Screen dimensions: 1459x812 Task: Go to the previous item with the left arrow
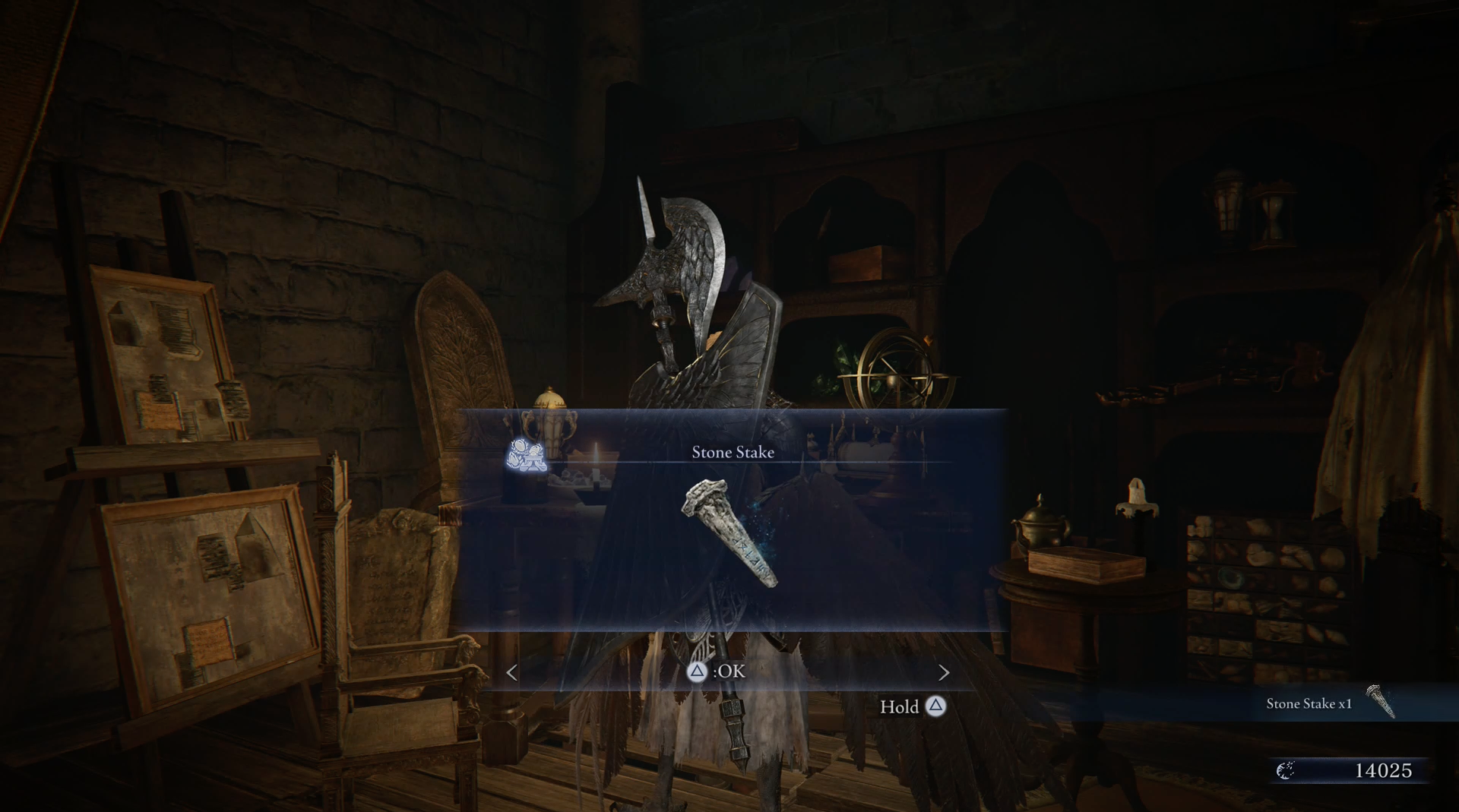[512, 672]
